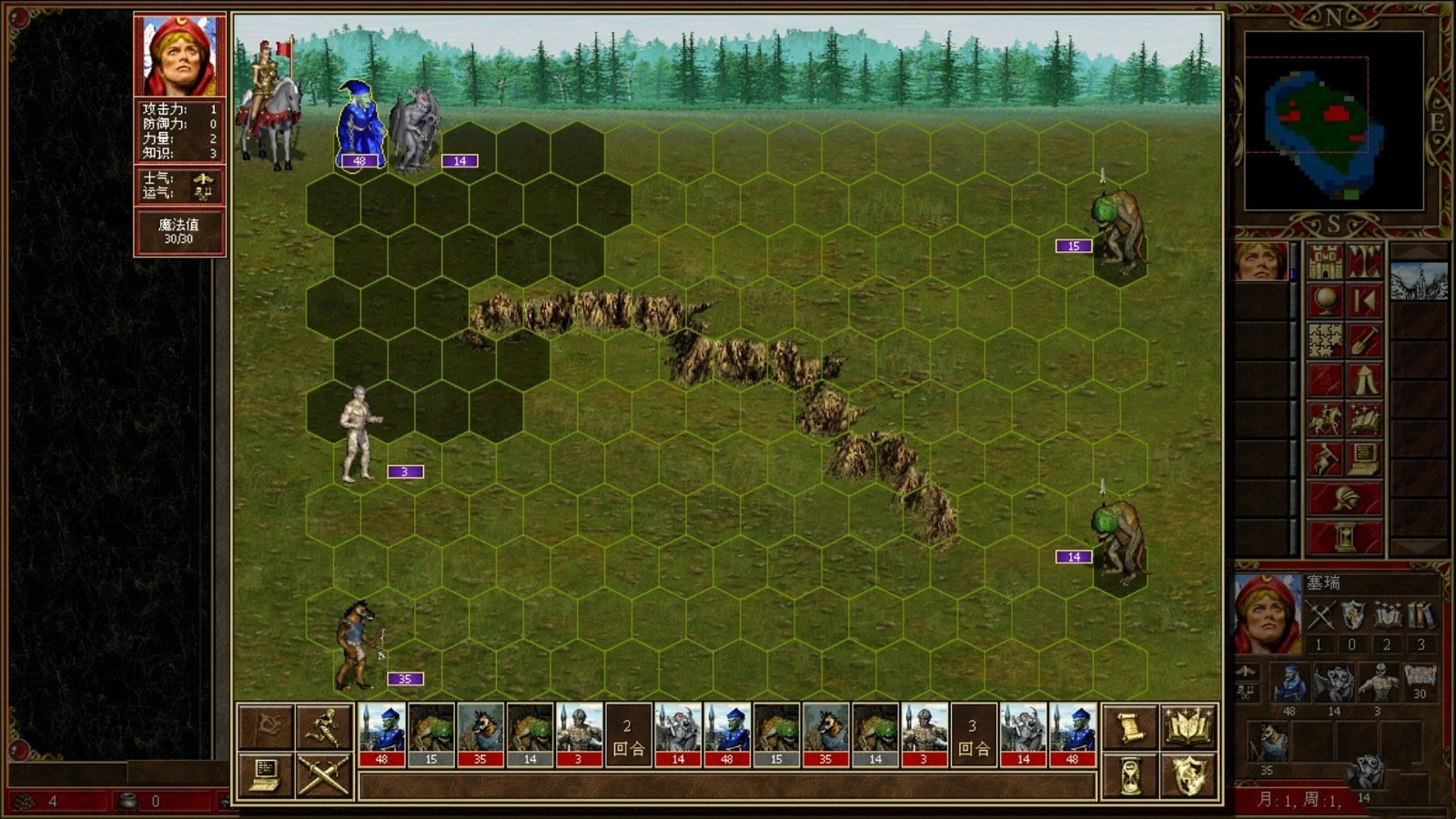Image resolution: width=1456 pixels, height=819 pixels.
Task: Click the globe view world button
Action: pos(1325,301)
